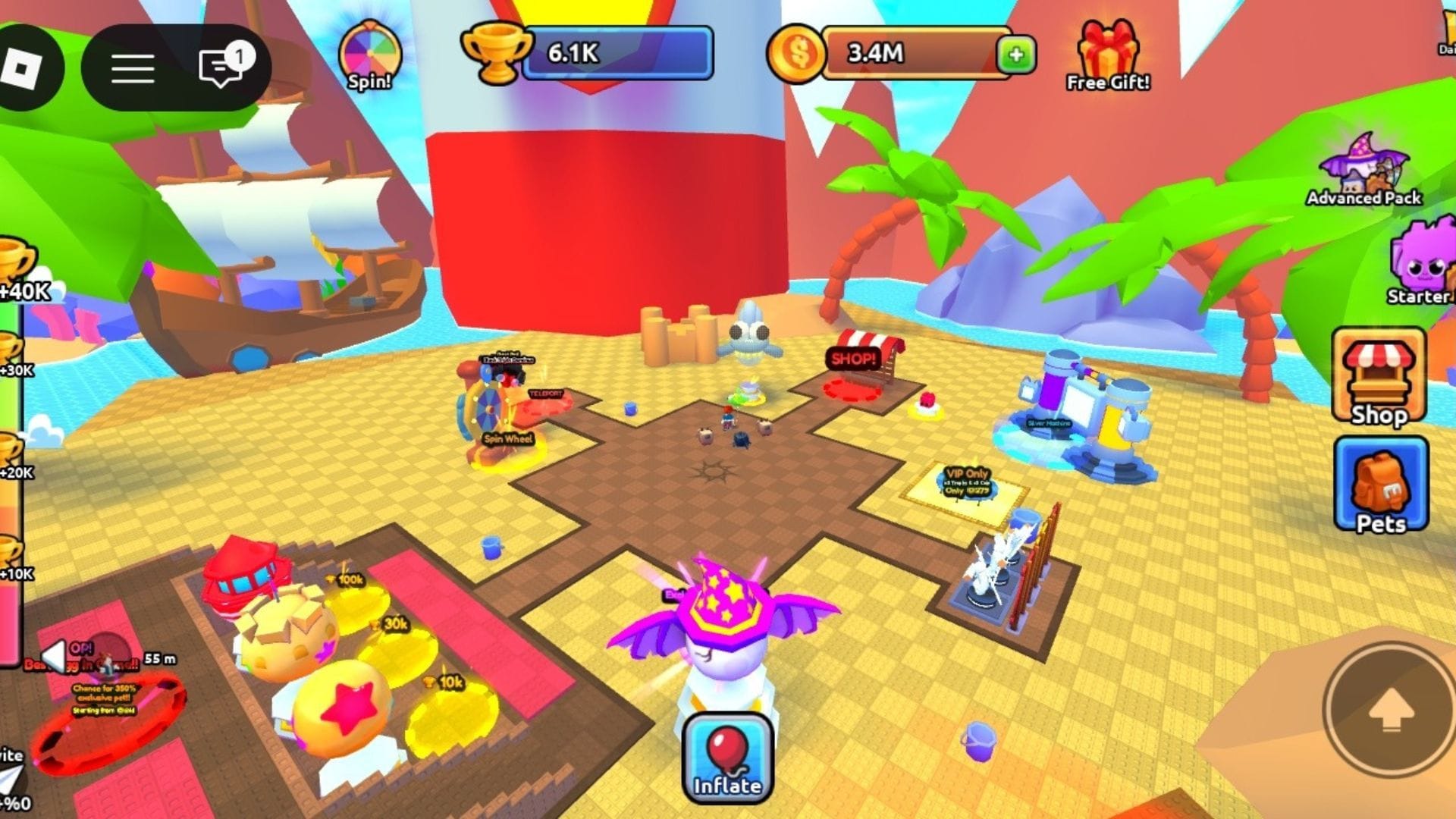
Task: Open the Roblox logo menu
Action: coord(21,68)
